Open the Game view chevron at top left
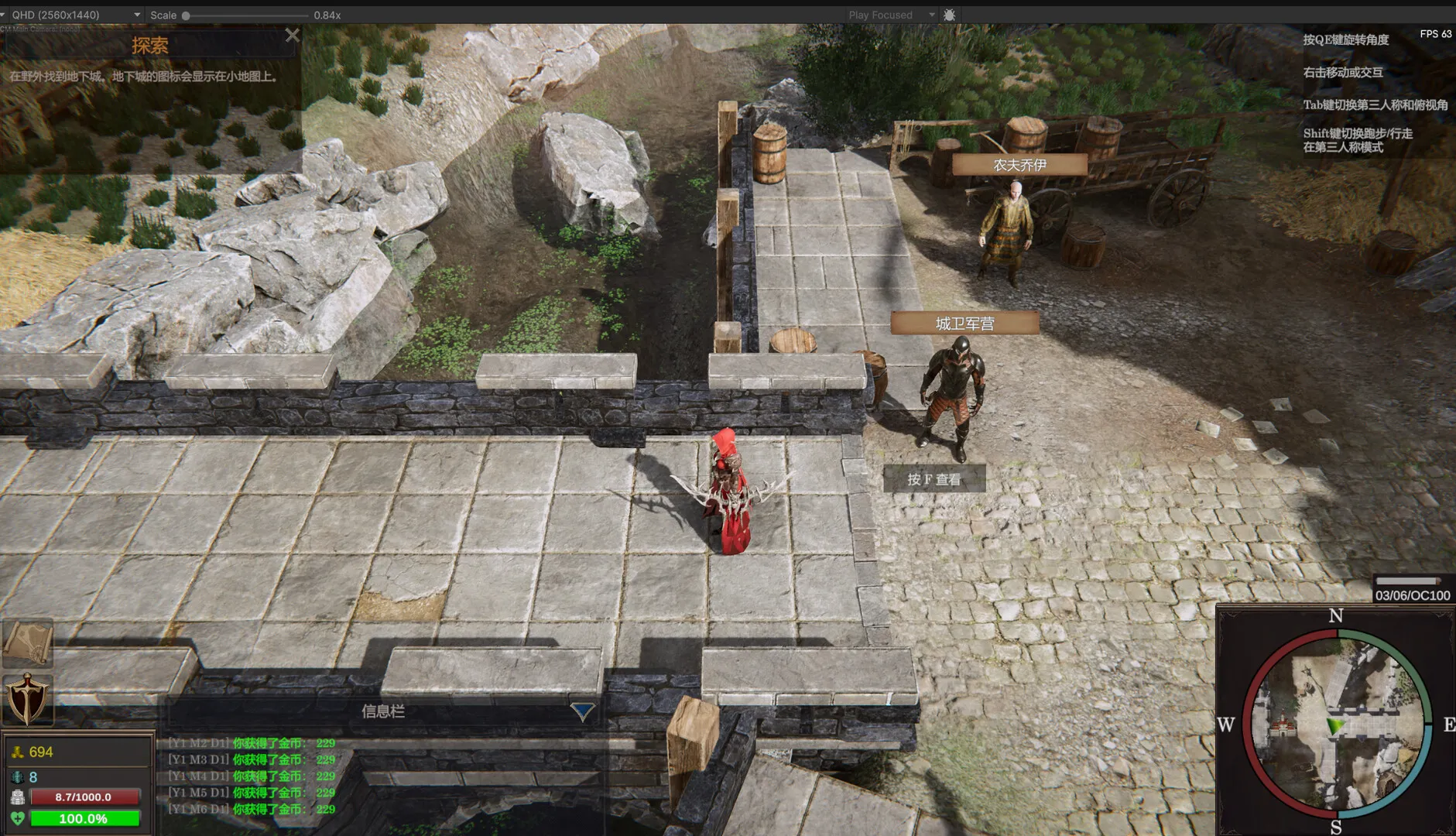Viewport: 1456px width, 836px height. 6,14
